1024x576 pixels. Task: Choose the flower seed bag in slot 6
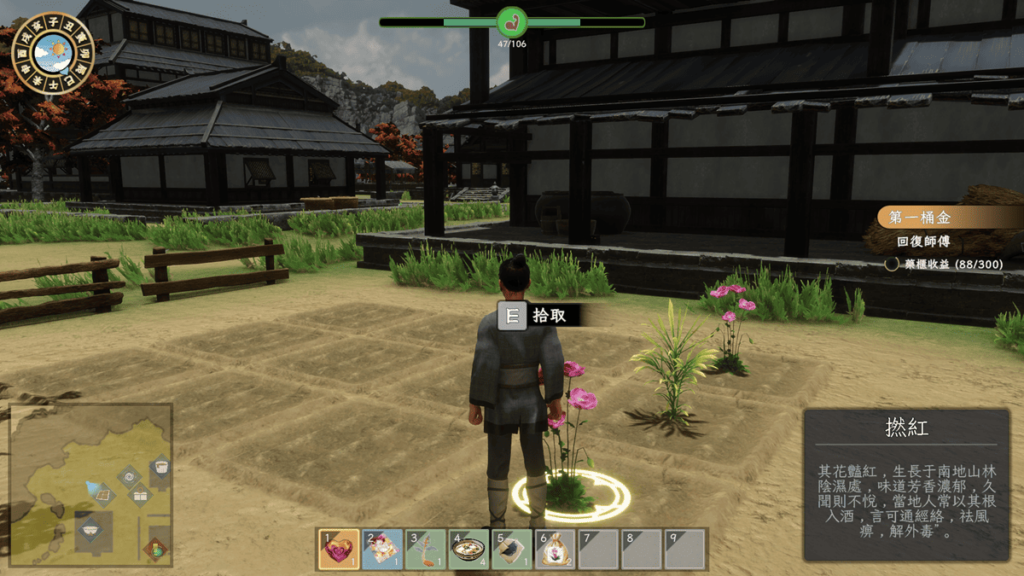pyautogui.click(x=554, y=549)
